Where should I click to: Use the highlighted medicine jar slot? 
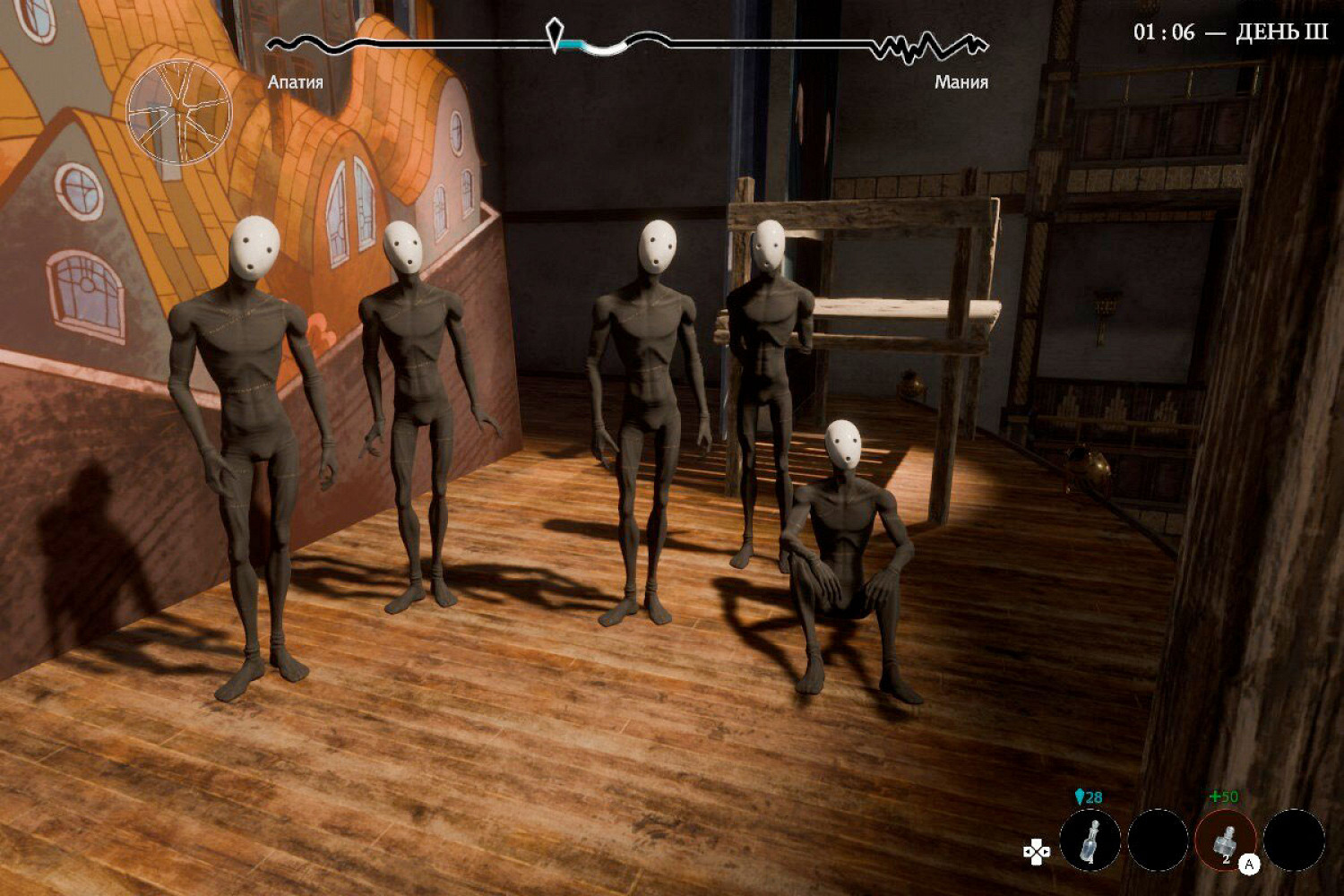click(x=1225, y=841)
